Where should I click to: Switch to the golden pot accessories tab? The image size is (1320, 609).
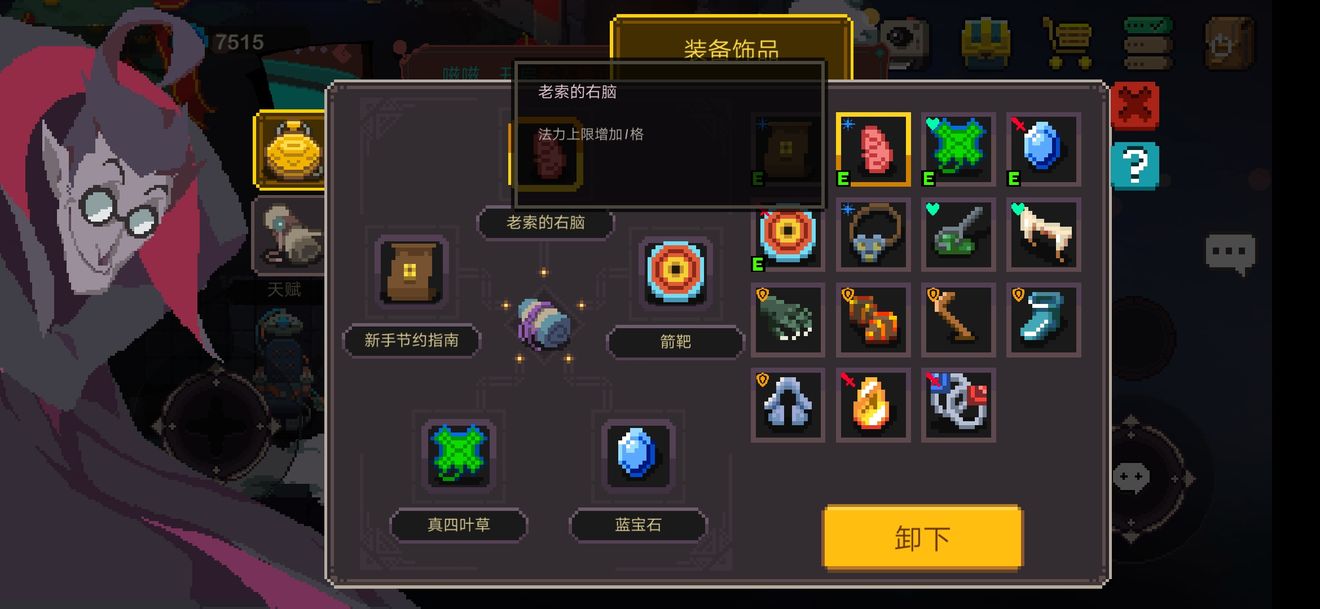coord(289,149)
